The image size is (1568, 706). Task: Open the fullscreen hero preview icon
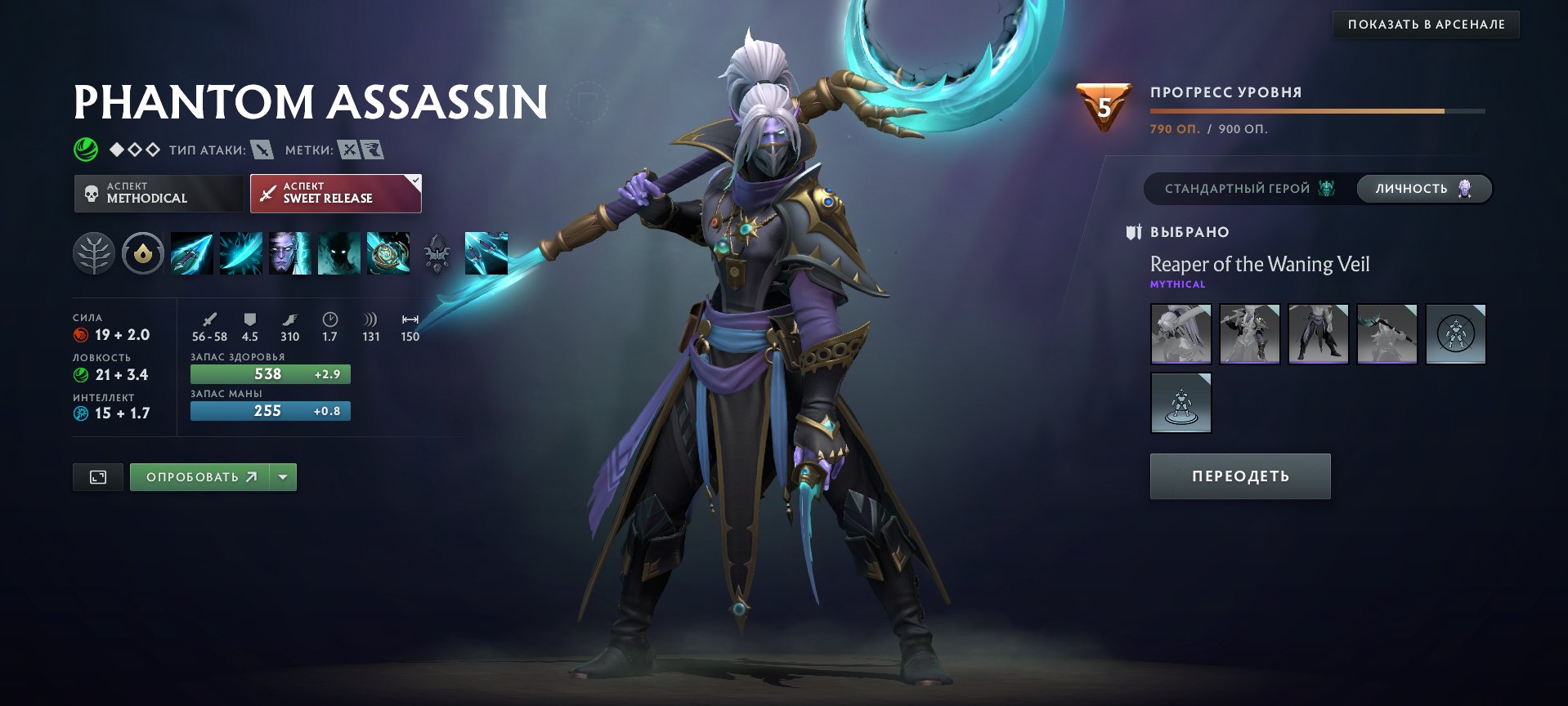coord(97,476)
